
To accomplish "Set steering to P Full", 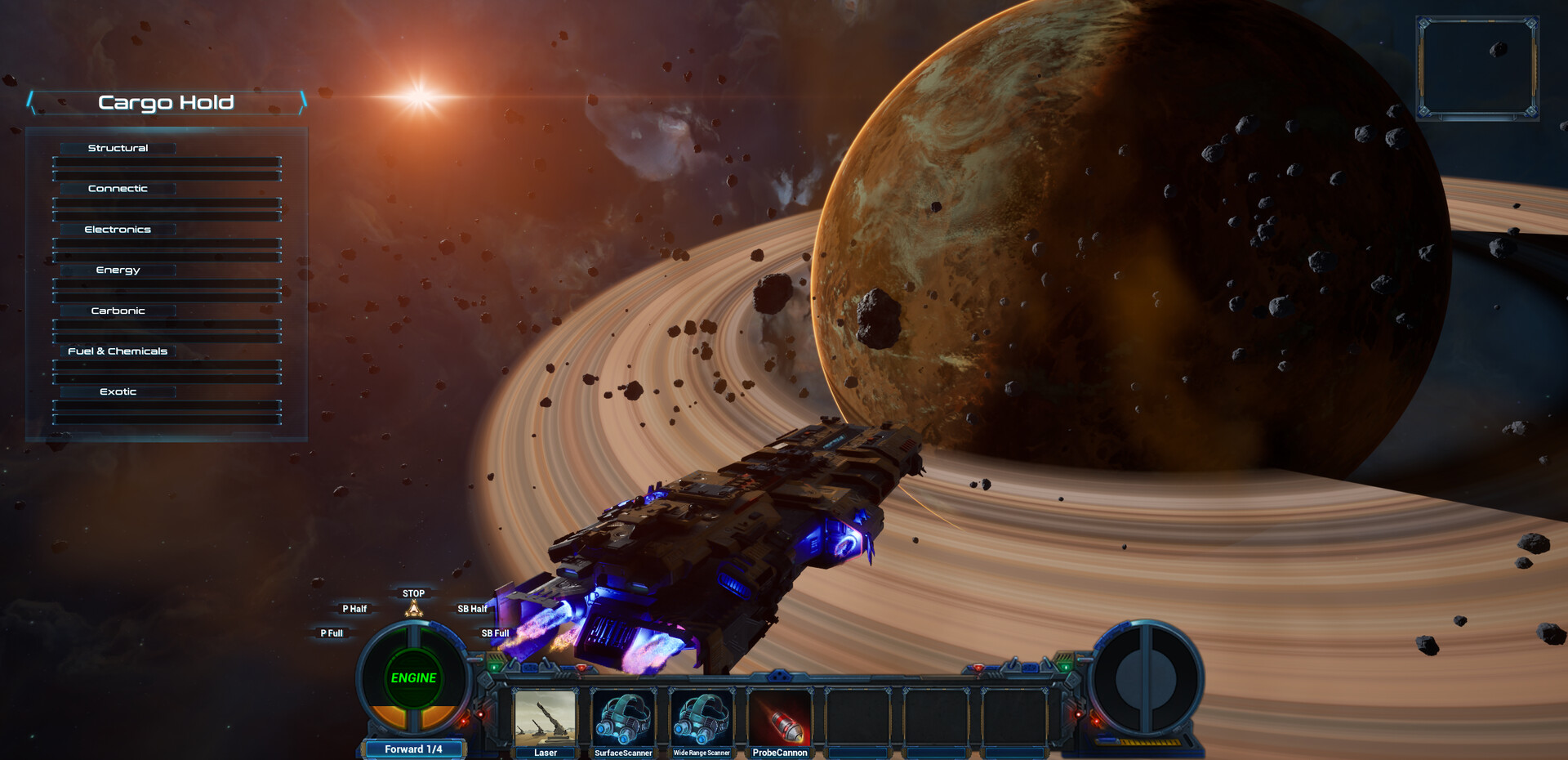I will (x=332, y=633).
